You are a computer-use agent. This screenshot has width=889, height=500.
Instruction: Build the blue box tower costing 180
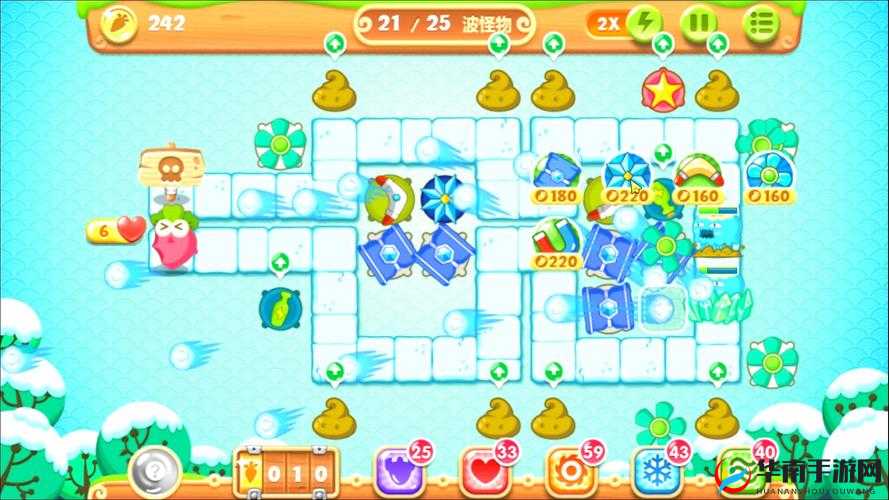point(556,174)
